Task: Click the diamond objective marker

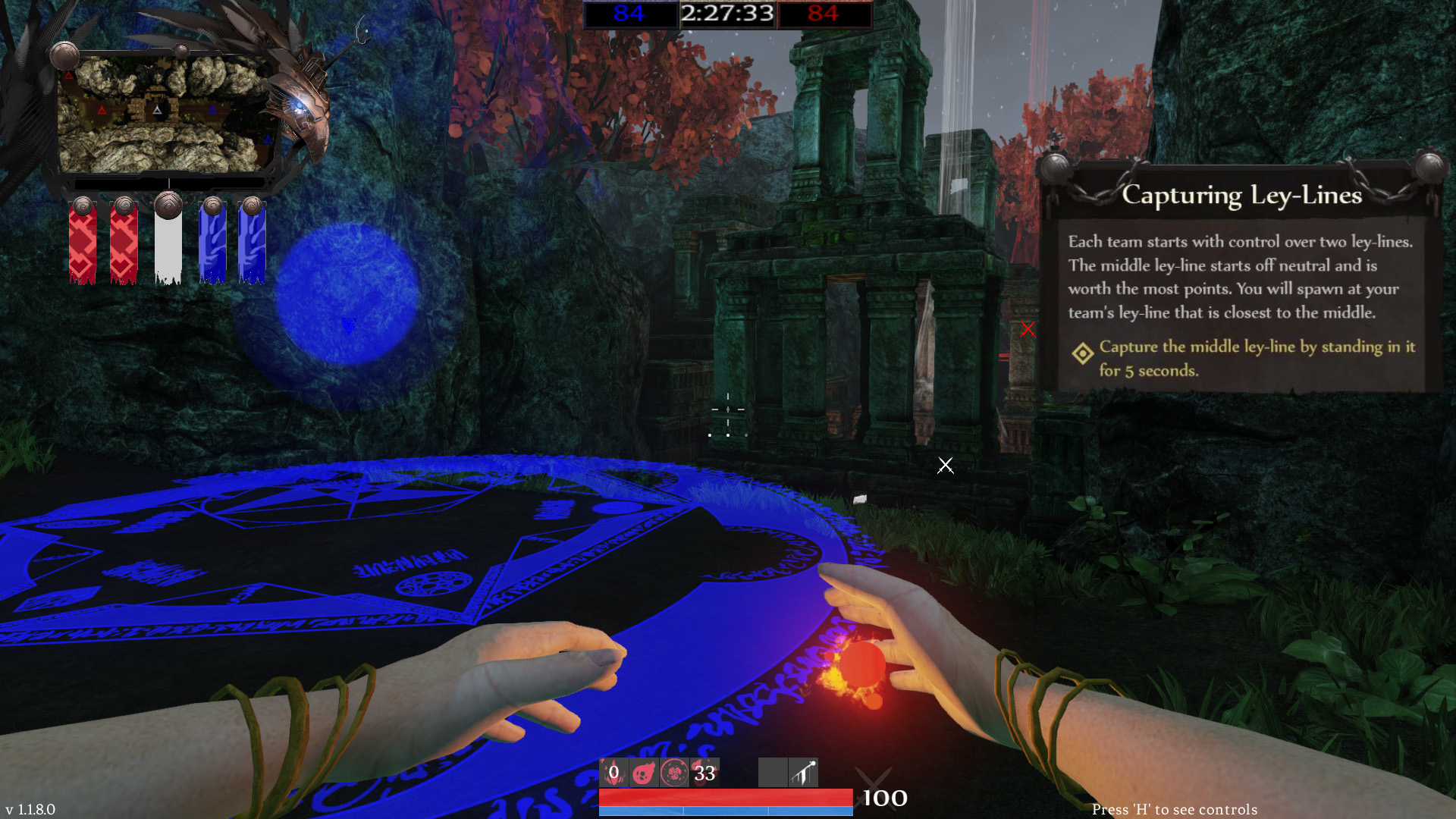Action: pyautogui.click(x=1083, y=353)
